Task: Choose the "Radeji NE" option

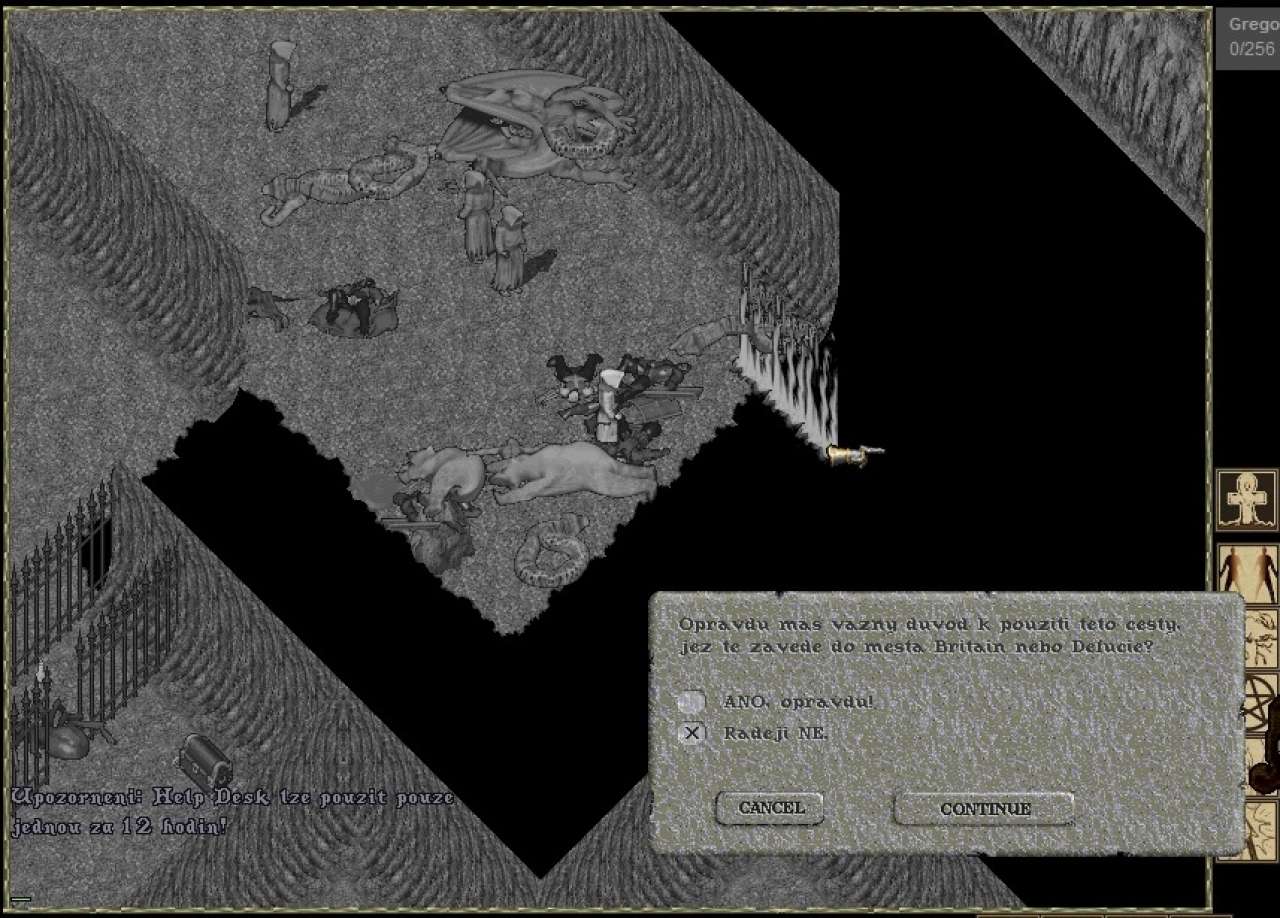Action: [x=691, y=734]
